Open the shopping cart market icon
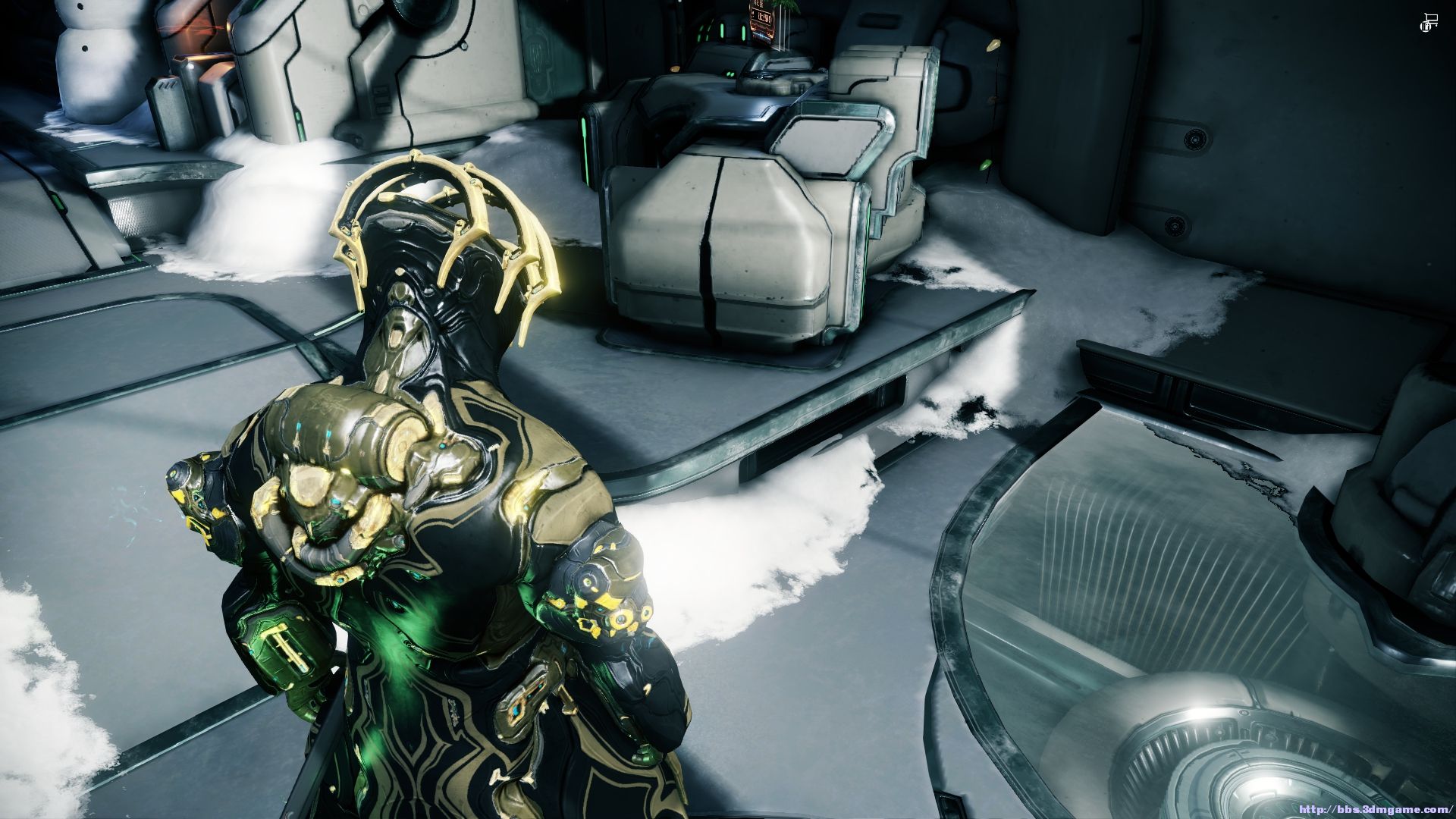This screenshot has height=819, width=1456. 1429,23
